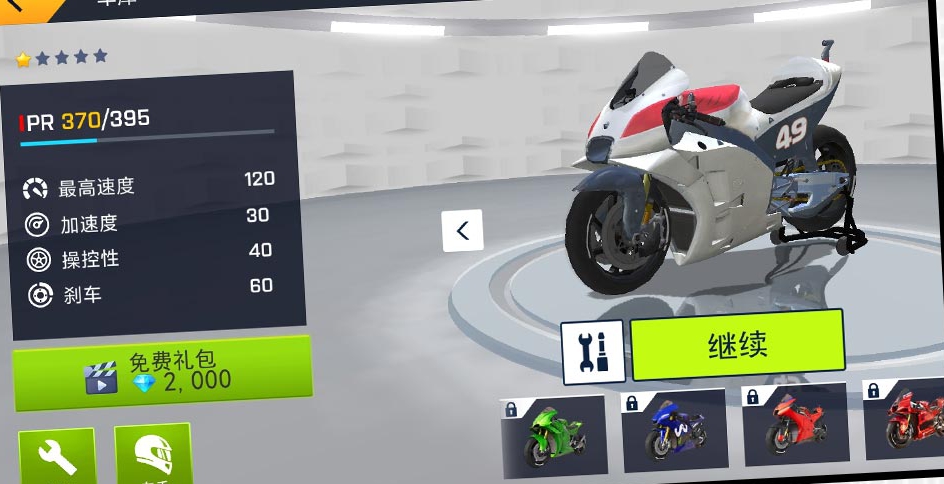The height and width of the screenshot is (484, 944).
Task: Choose the locked green motorcycle thumbnail
Action: pos(553,436)
